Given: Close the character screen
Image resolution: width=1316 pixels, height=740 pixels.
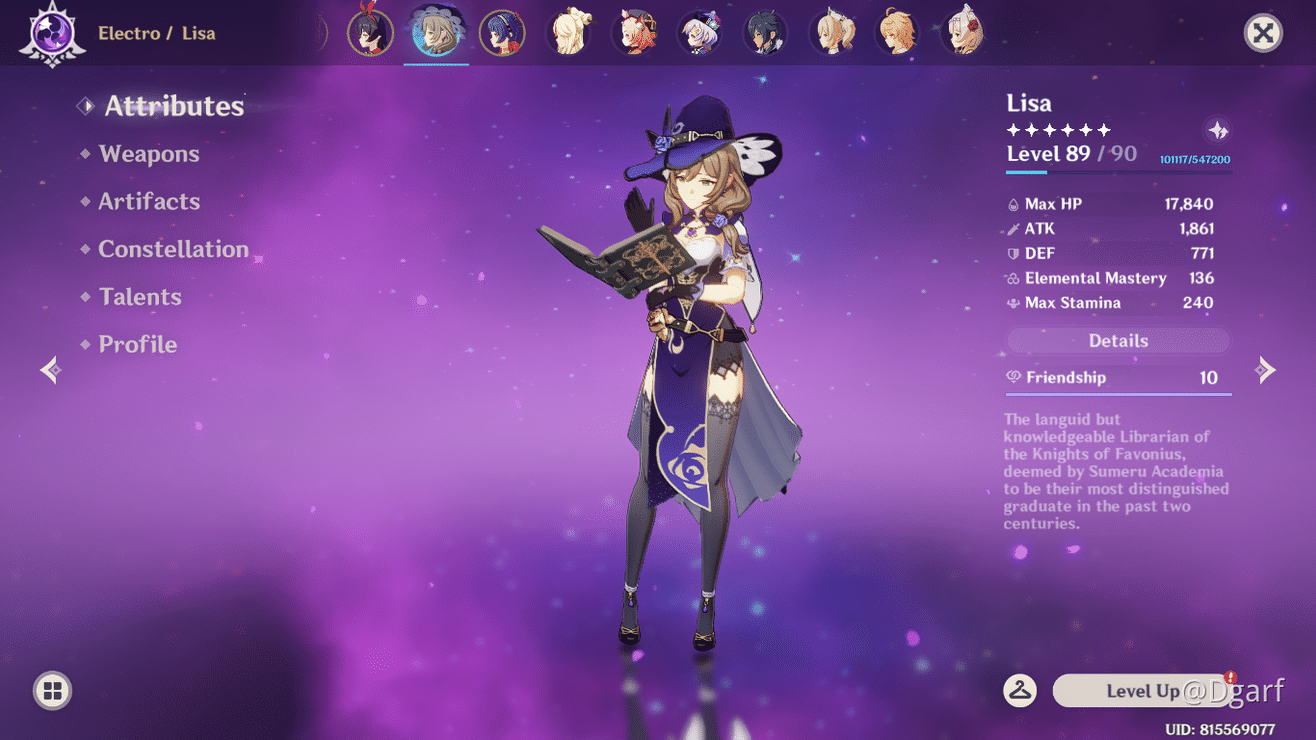Looking at the screenshot, I should coord(1263,33).
